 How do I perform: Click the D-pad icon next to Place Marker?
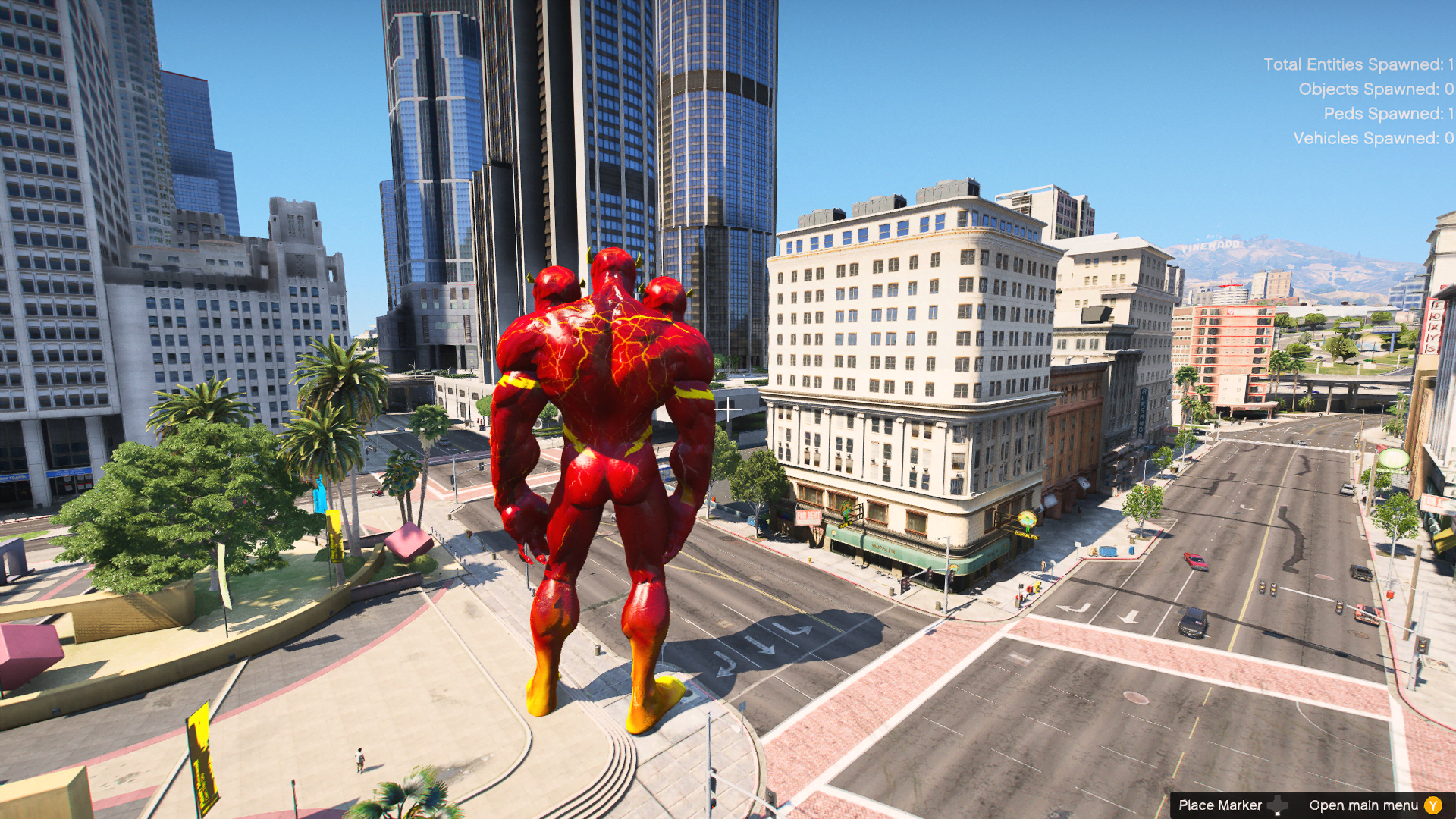1276,804
